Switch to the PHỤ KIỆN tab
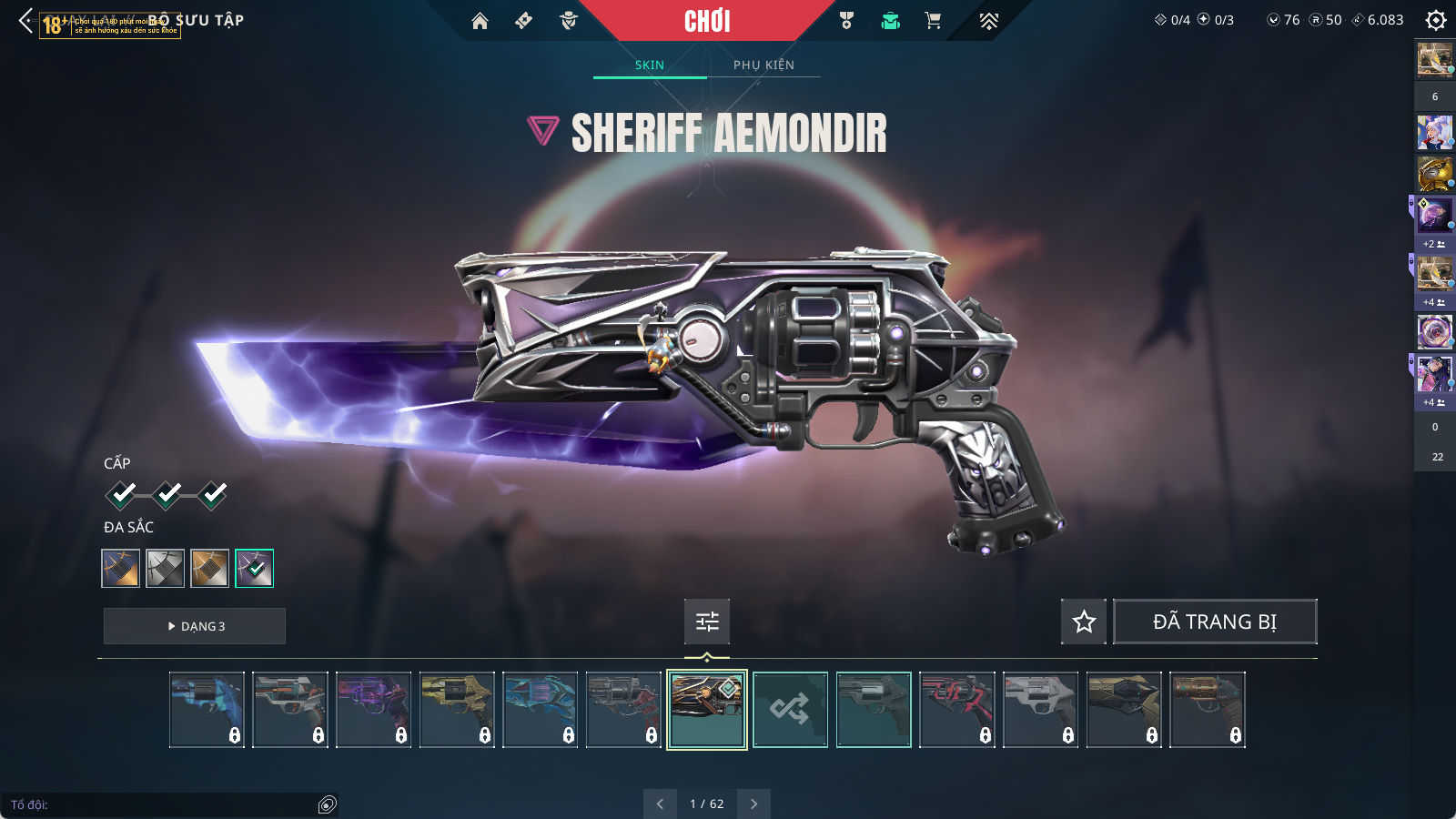Image resolution: width=1456 pixels, height=819 pixels. [763, 65]
